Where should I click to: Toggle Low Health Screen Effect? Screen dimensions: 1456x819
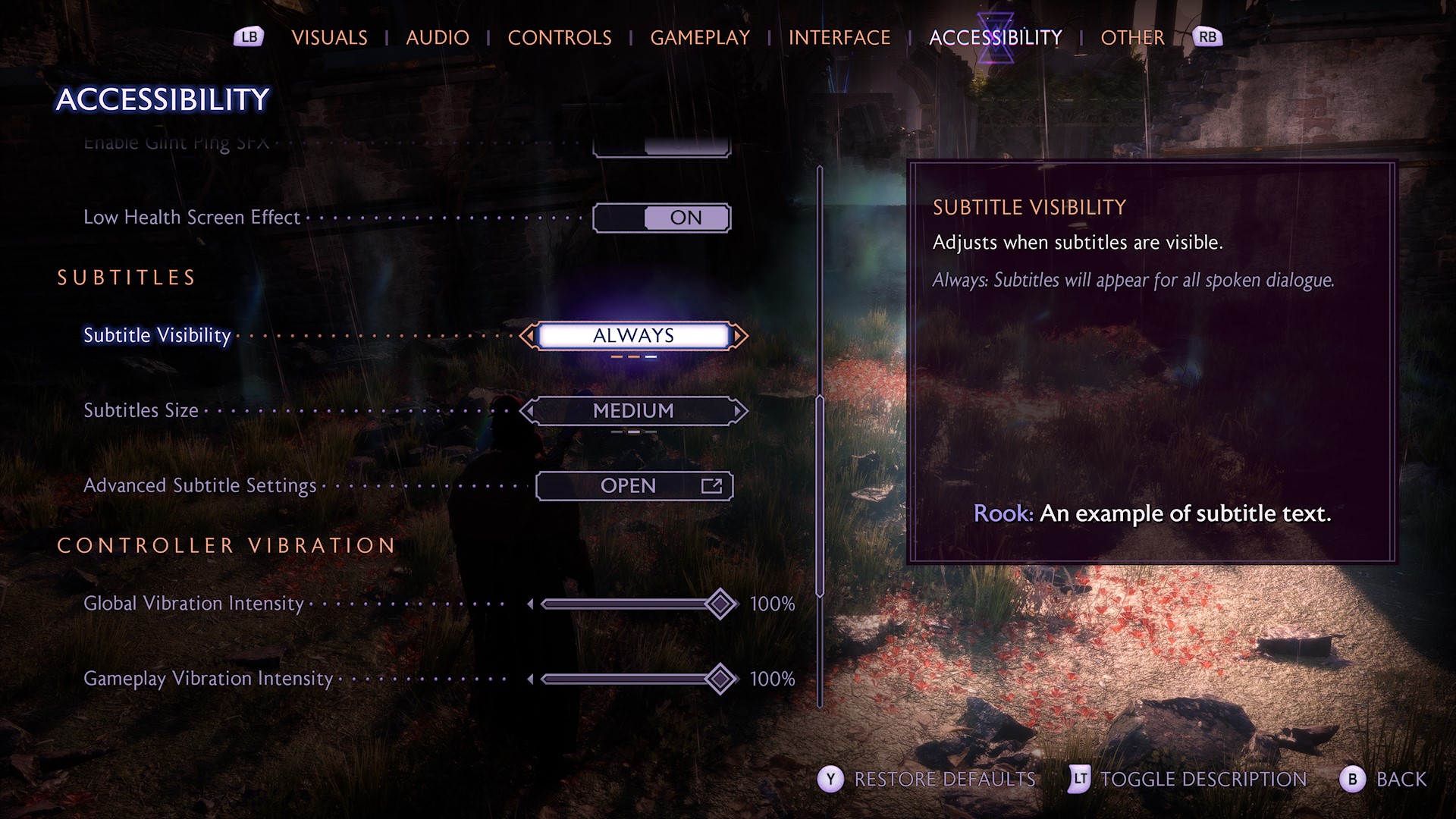(661, 218)
